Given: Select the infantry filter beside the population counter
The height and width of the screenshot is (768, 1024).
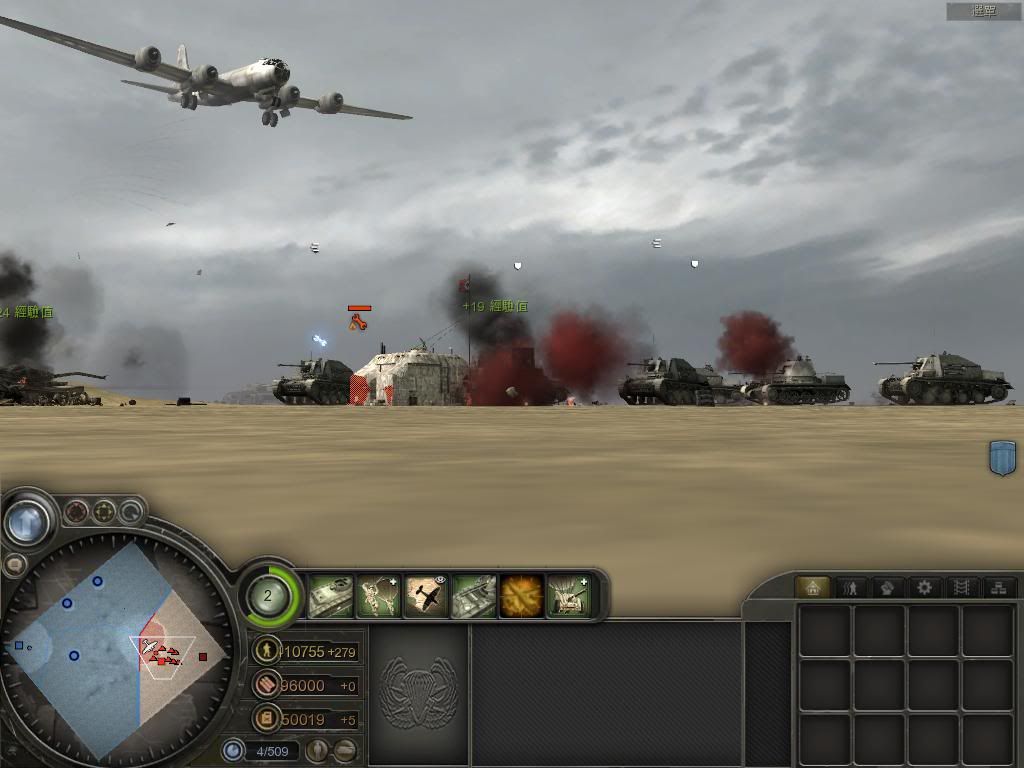Looking at the screenshot, I should pyautogui.click(x=318, y=749).
